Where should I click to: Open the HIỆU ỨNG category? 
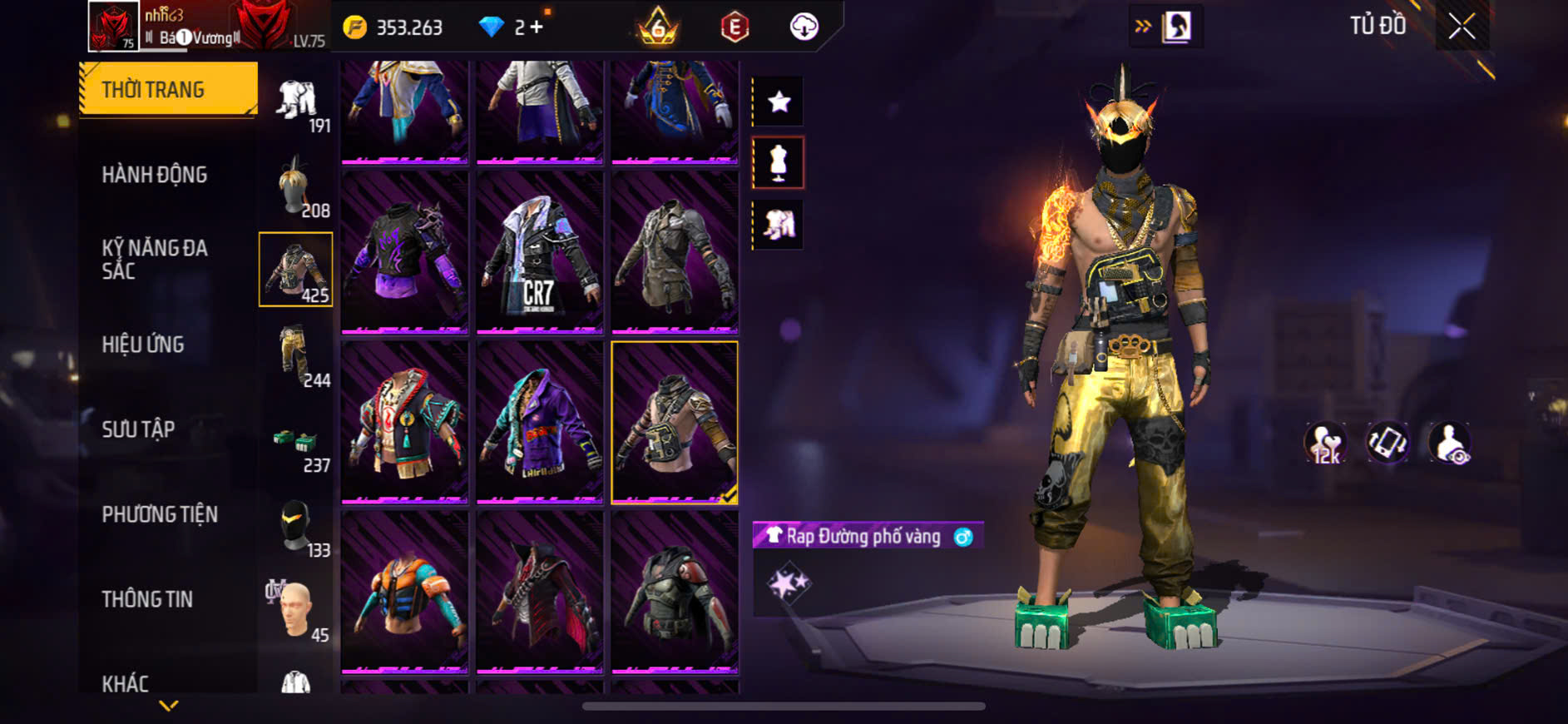(x=143, y=345)
